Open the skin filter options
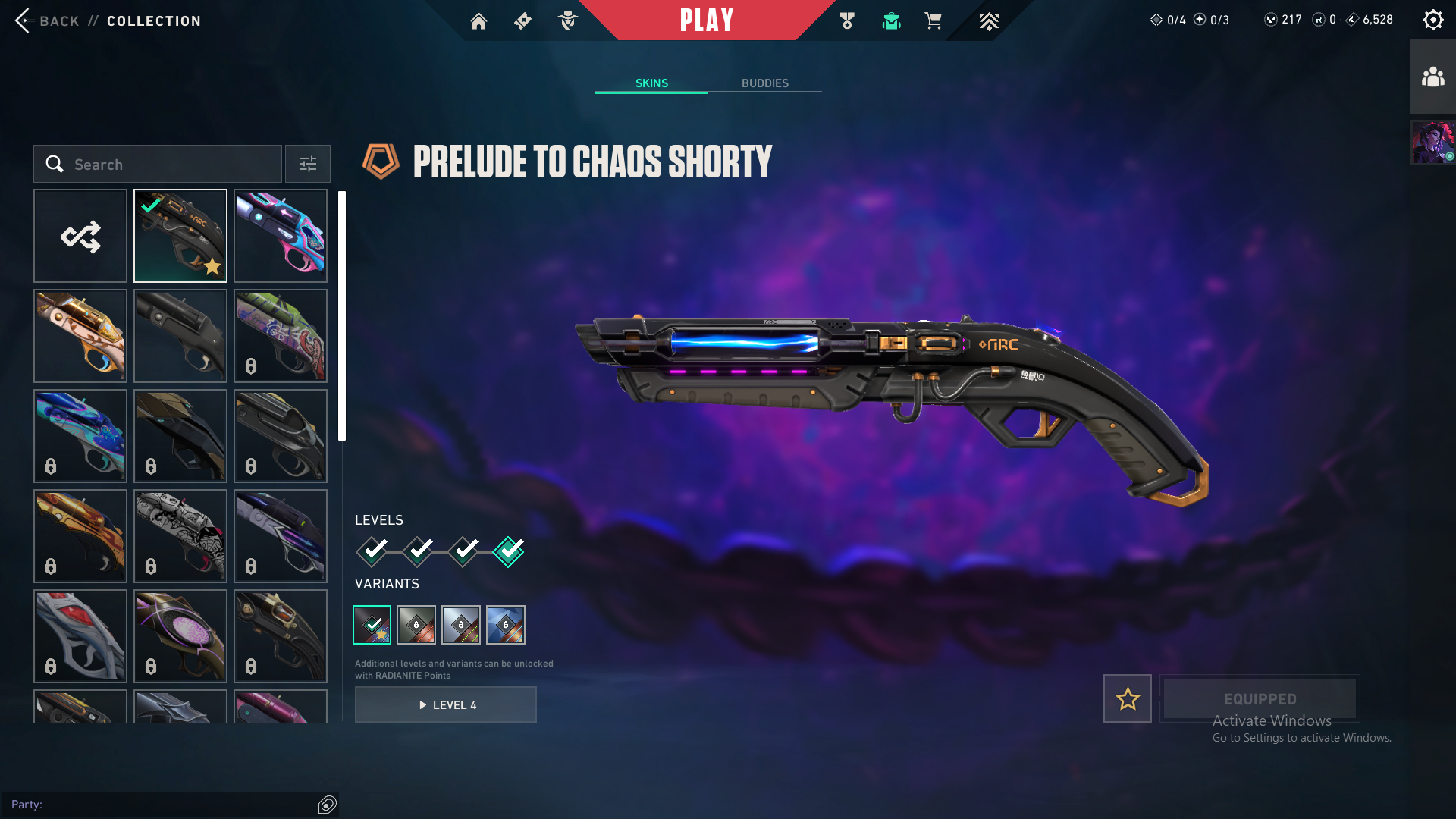This screenshot has width=1456, height=819. 308,165
